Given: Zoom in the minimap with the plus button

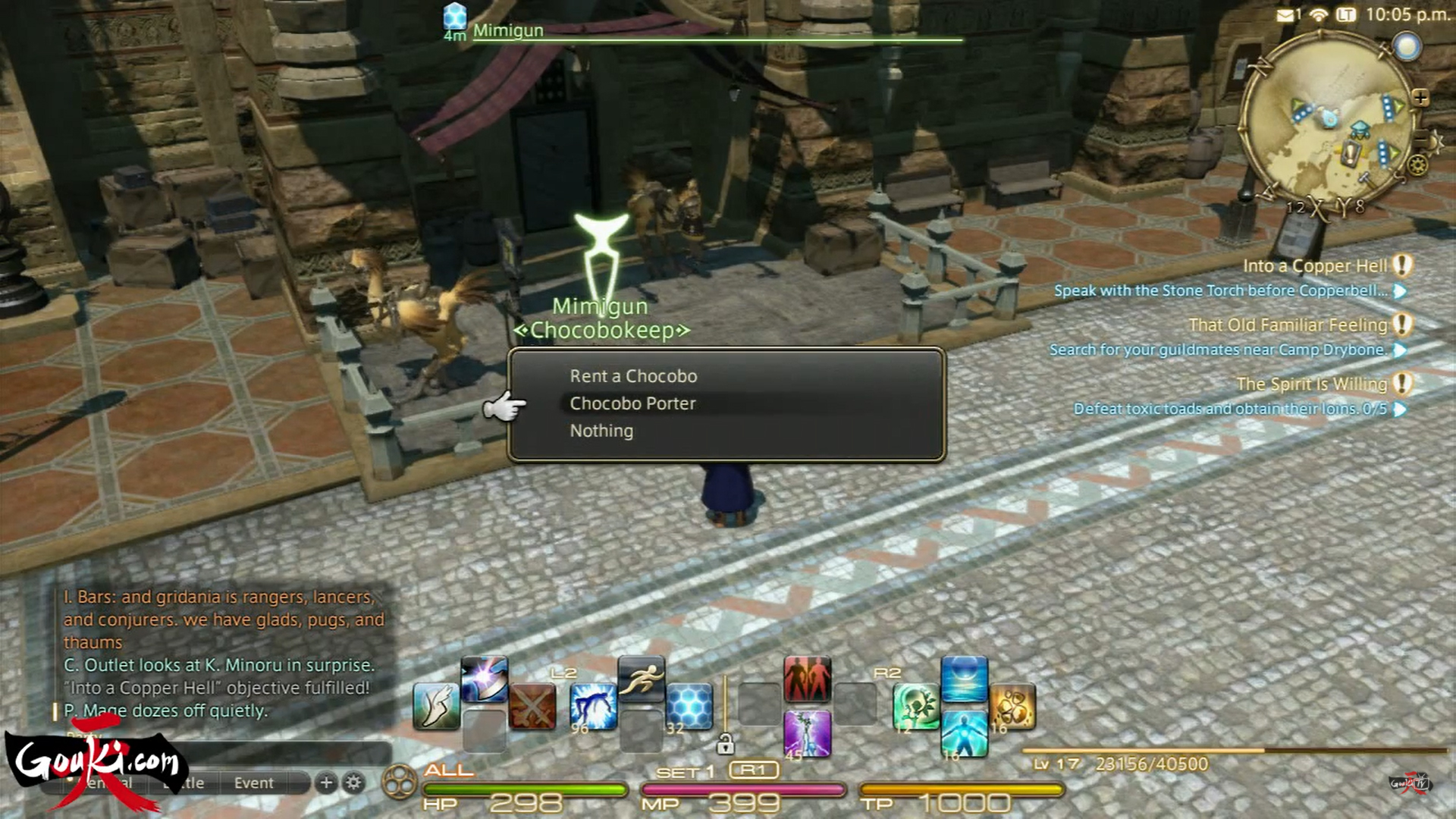Looking at the screenshot, I should click(1420, 98).
